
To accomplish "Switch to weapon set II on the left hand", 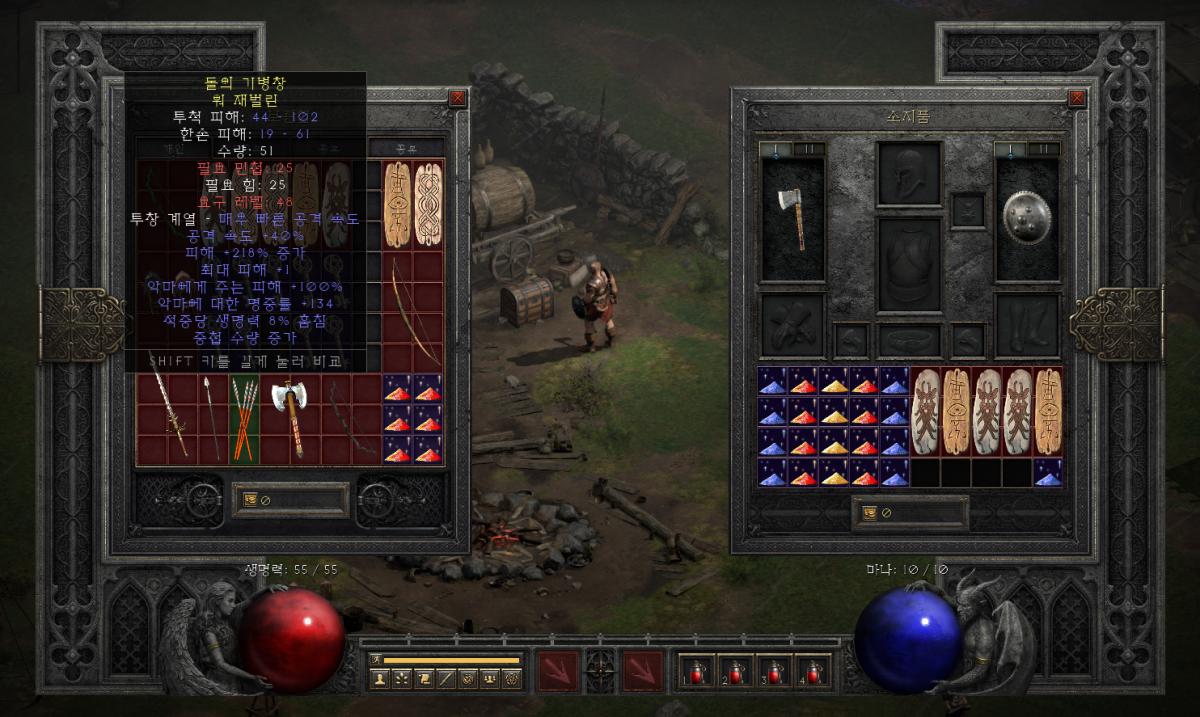I will coord(808,149).
